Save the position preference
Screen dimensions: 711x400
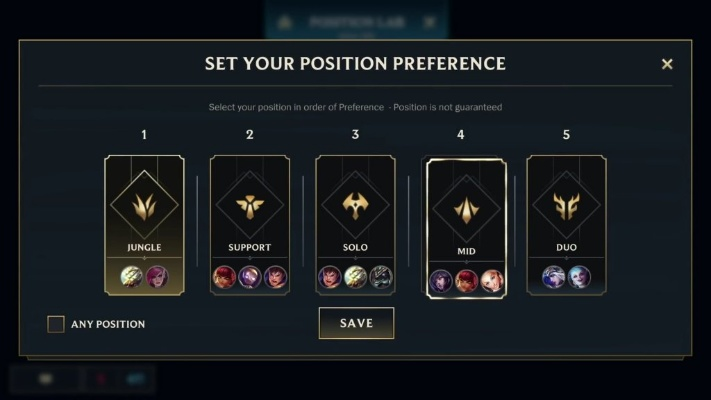[356, 323]
